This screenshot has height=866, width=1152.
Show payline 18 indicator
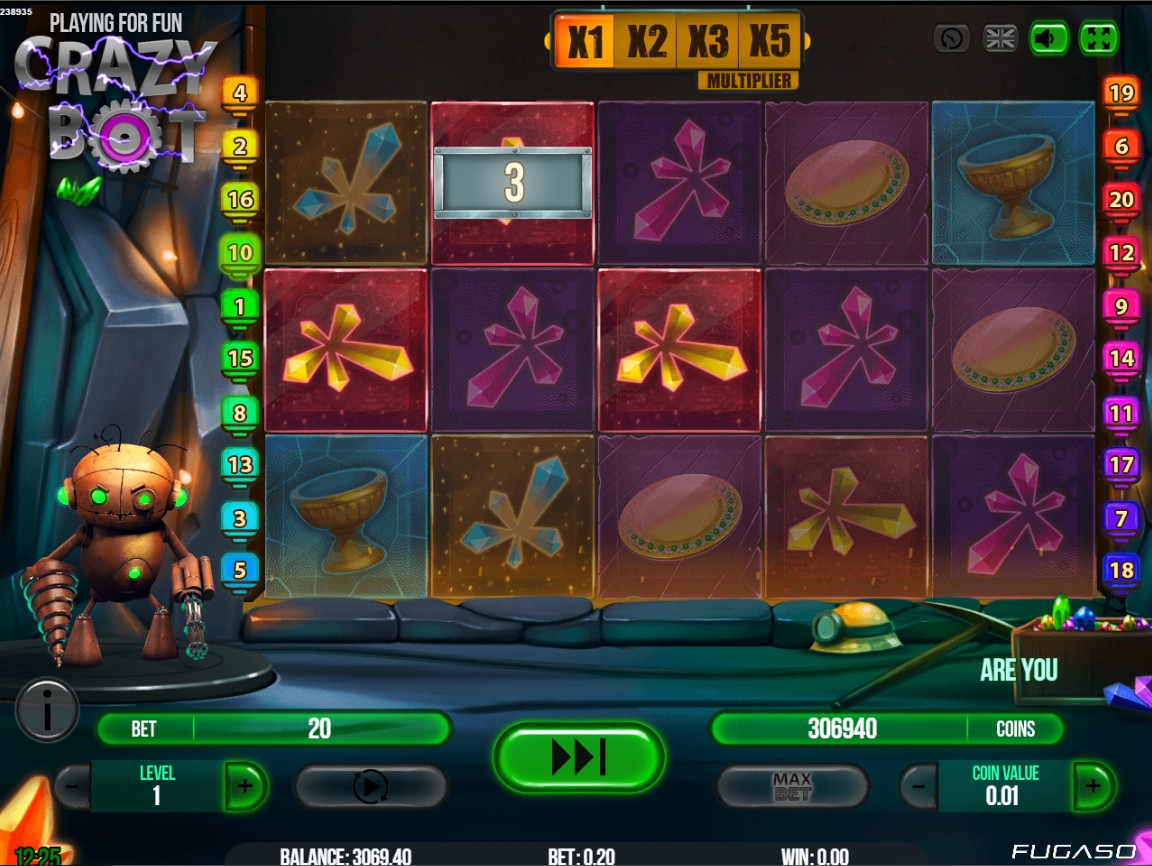pyautogui.click(x=1121, y=570)
